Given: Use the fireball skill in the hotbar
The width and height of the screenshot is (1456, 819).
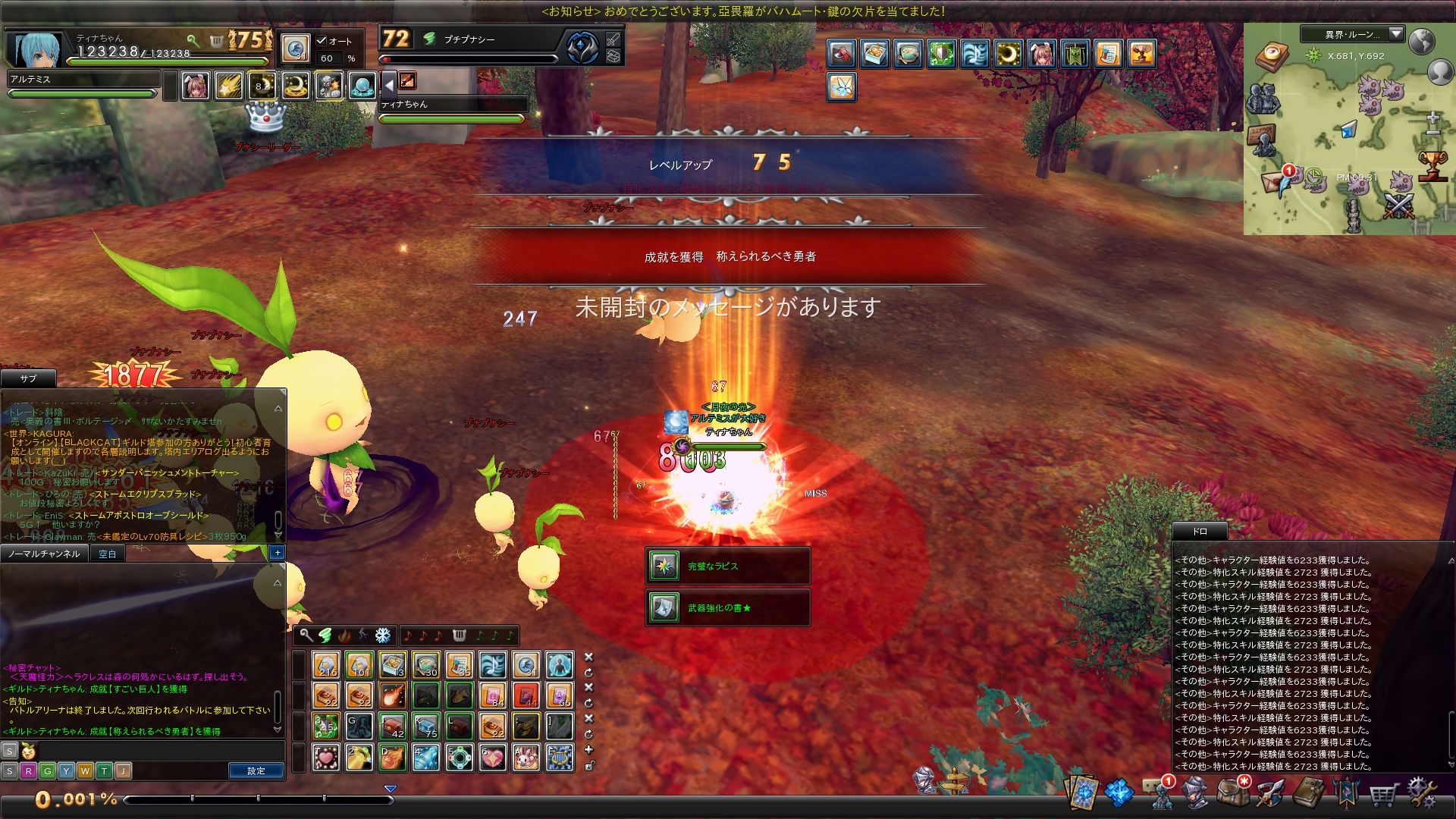Looking at the screenshot, I should (x=393, y=696).
